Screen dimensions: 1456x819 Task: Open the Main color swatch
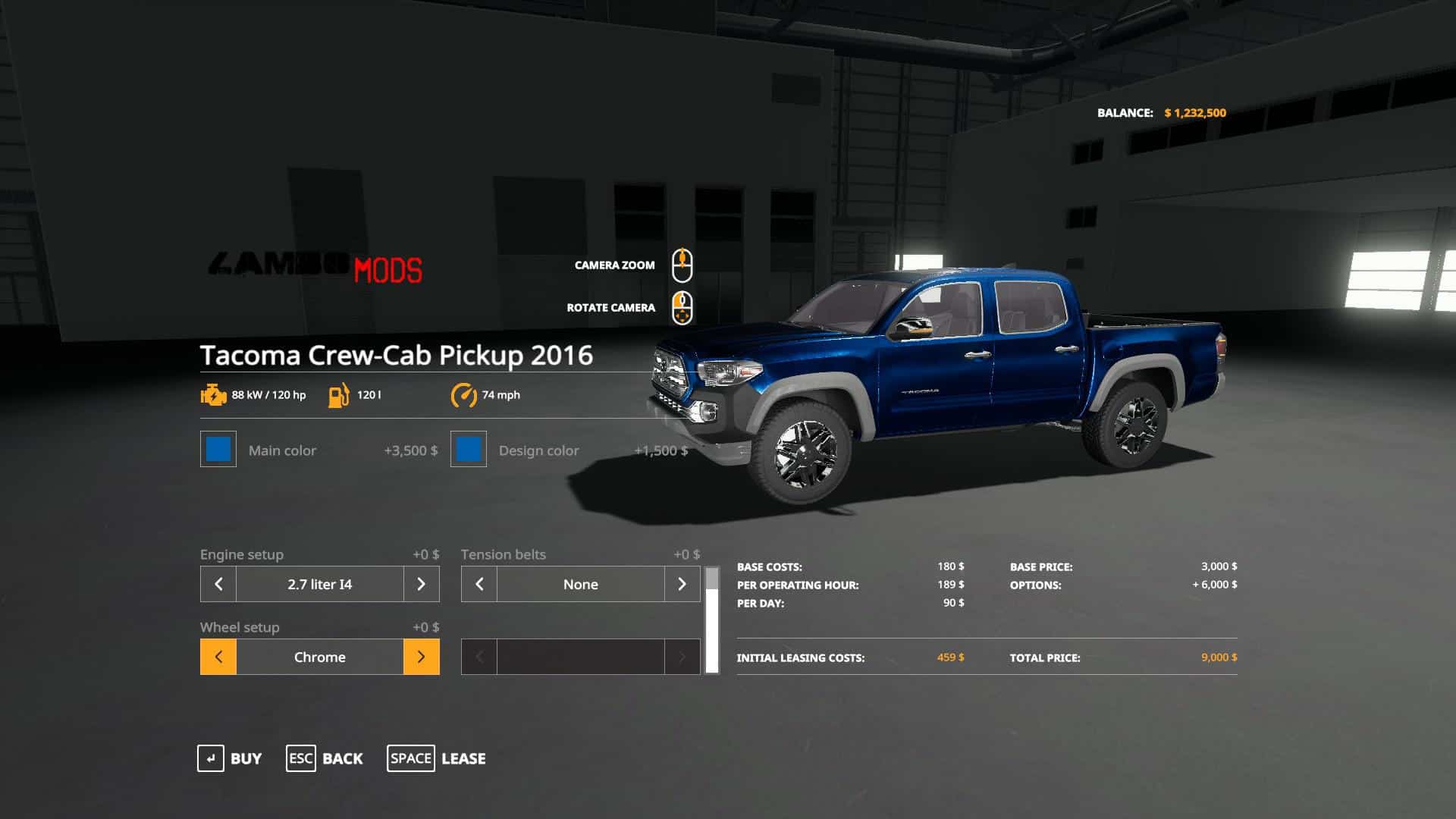[218, 450]
